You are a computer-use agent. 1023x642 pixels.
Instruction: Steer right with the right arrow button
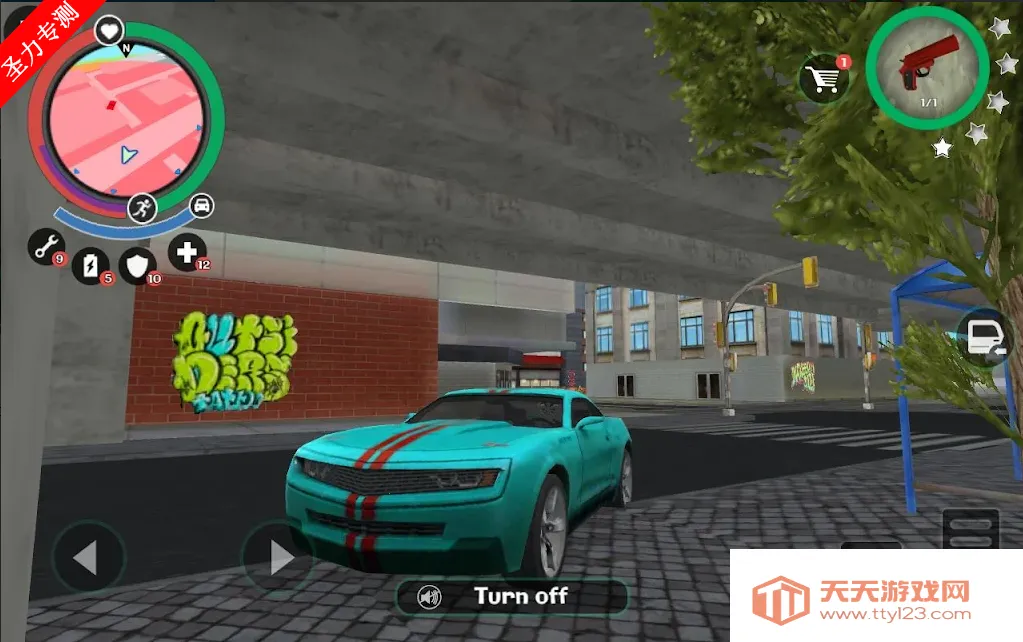(278, 557)
